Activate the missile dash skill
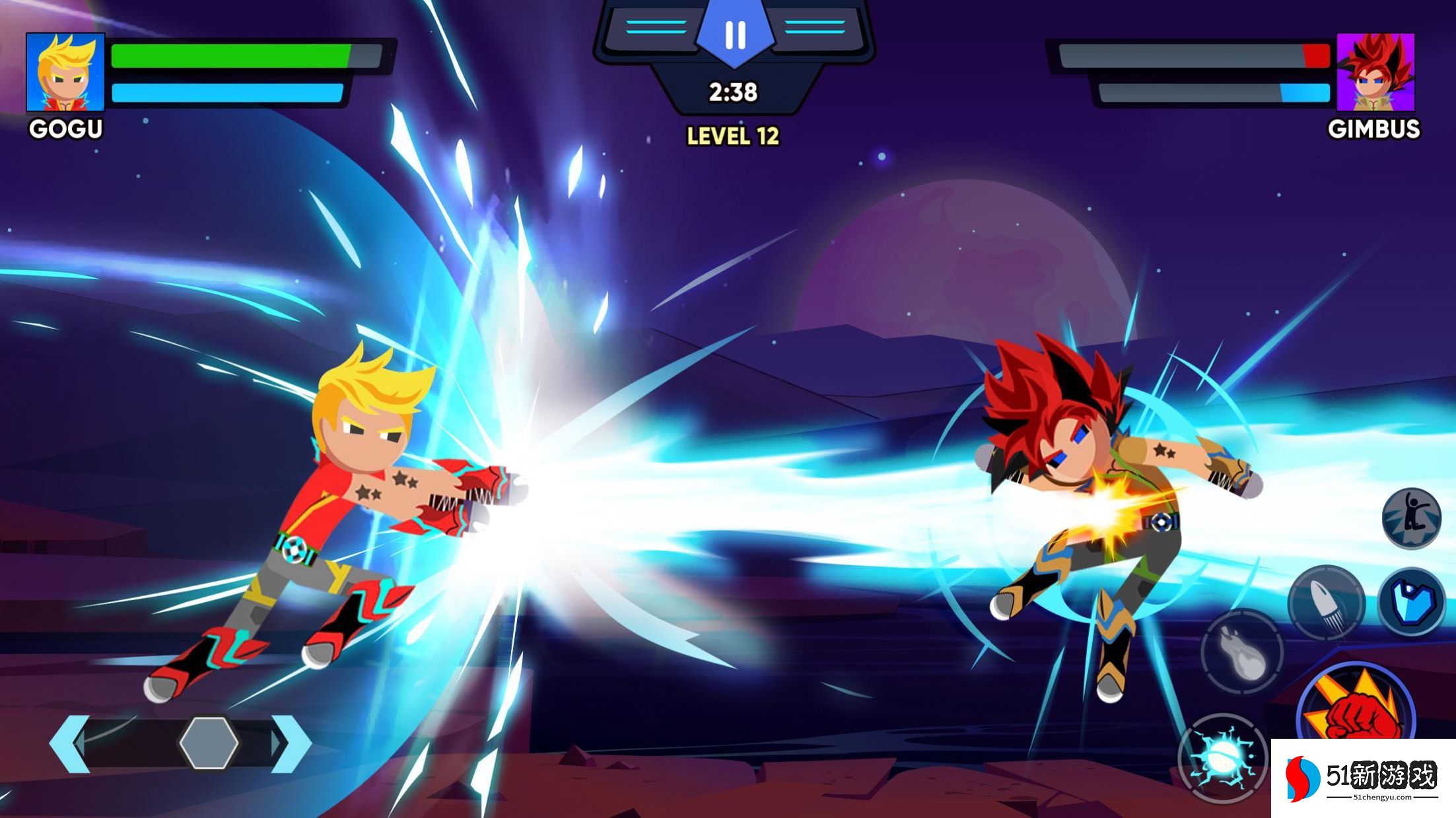This screenshot has height=818, width=1456. 1326,602
